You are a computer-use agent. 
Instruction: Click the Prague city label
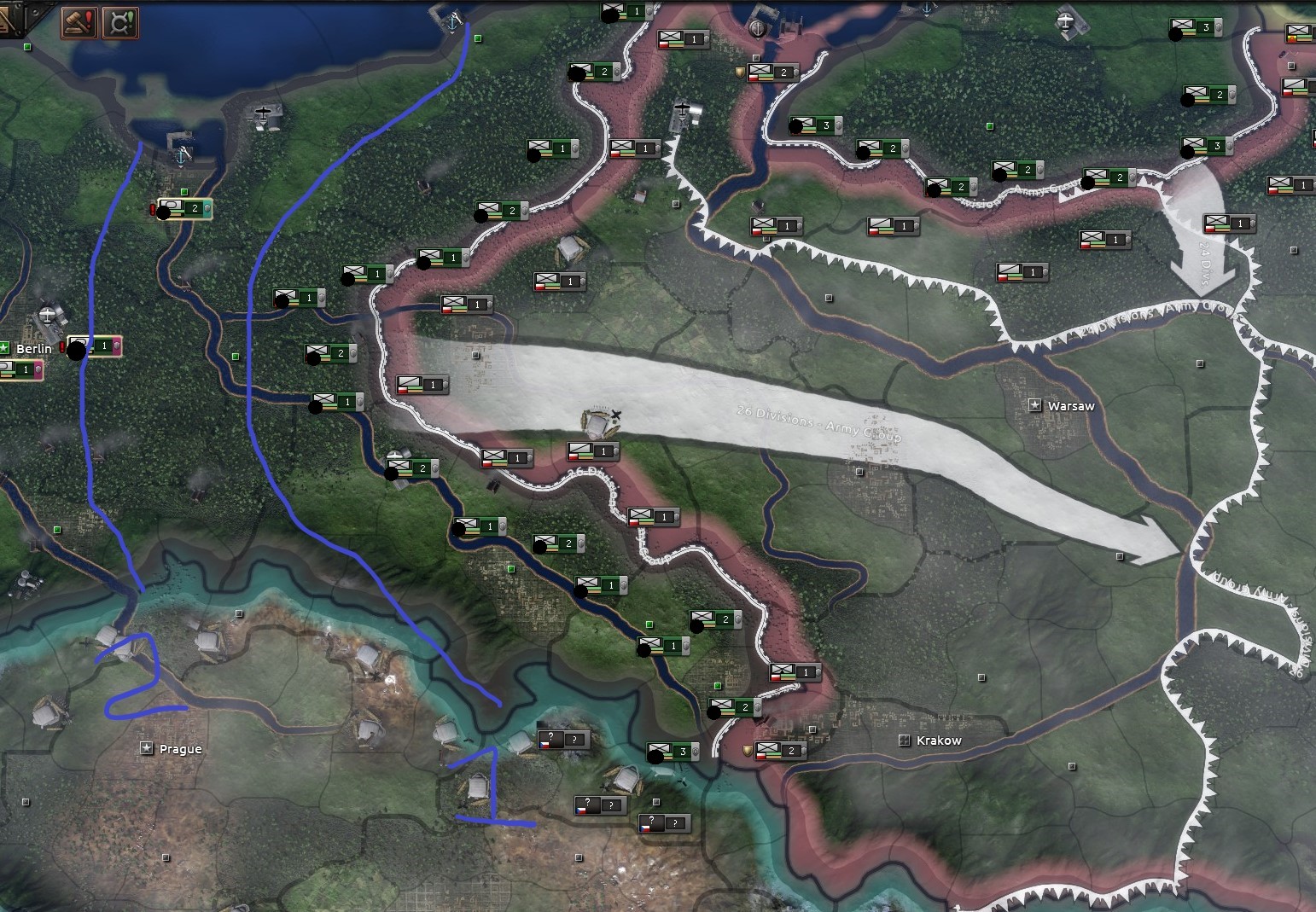pos(180,749)
